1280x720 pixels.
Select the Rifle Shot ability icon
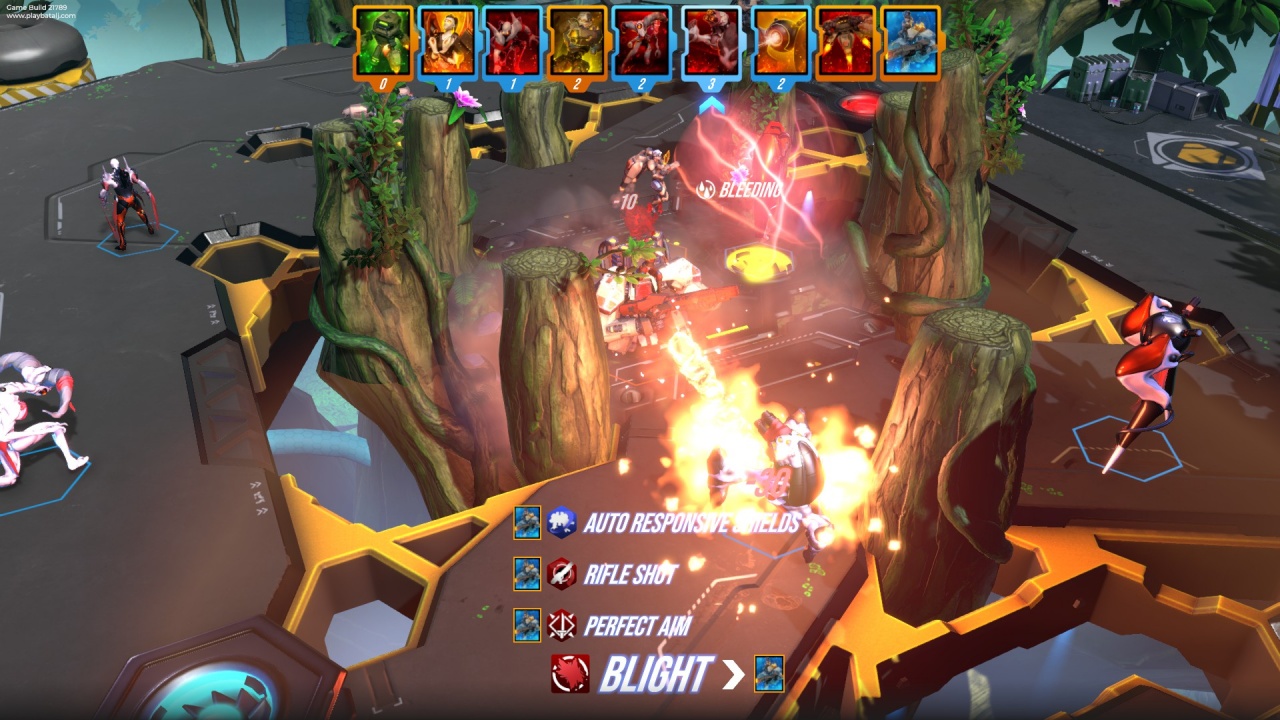561,574
